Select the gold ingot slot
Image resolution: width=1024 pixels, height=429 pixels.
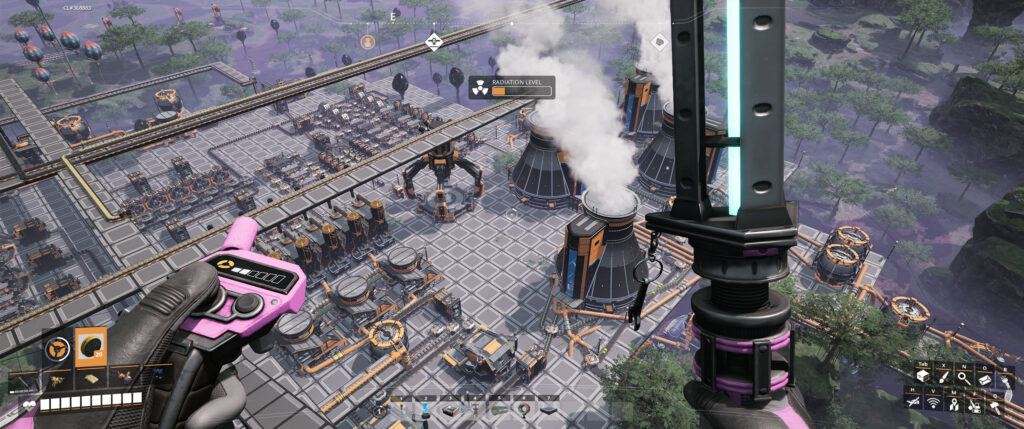click(x=92, y=380)
